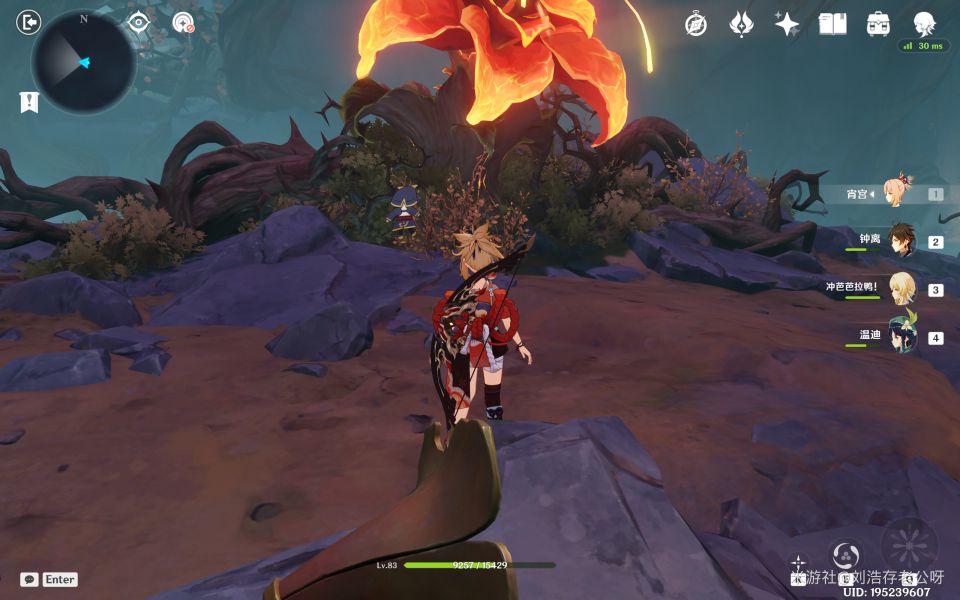Click the co-op icon with the red badge
The image size is (960, 600).
click(x=183, y=23)
